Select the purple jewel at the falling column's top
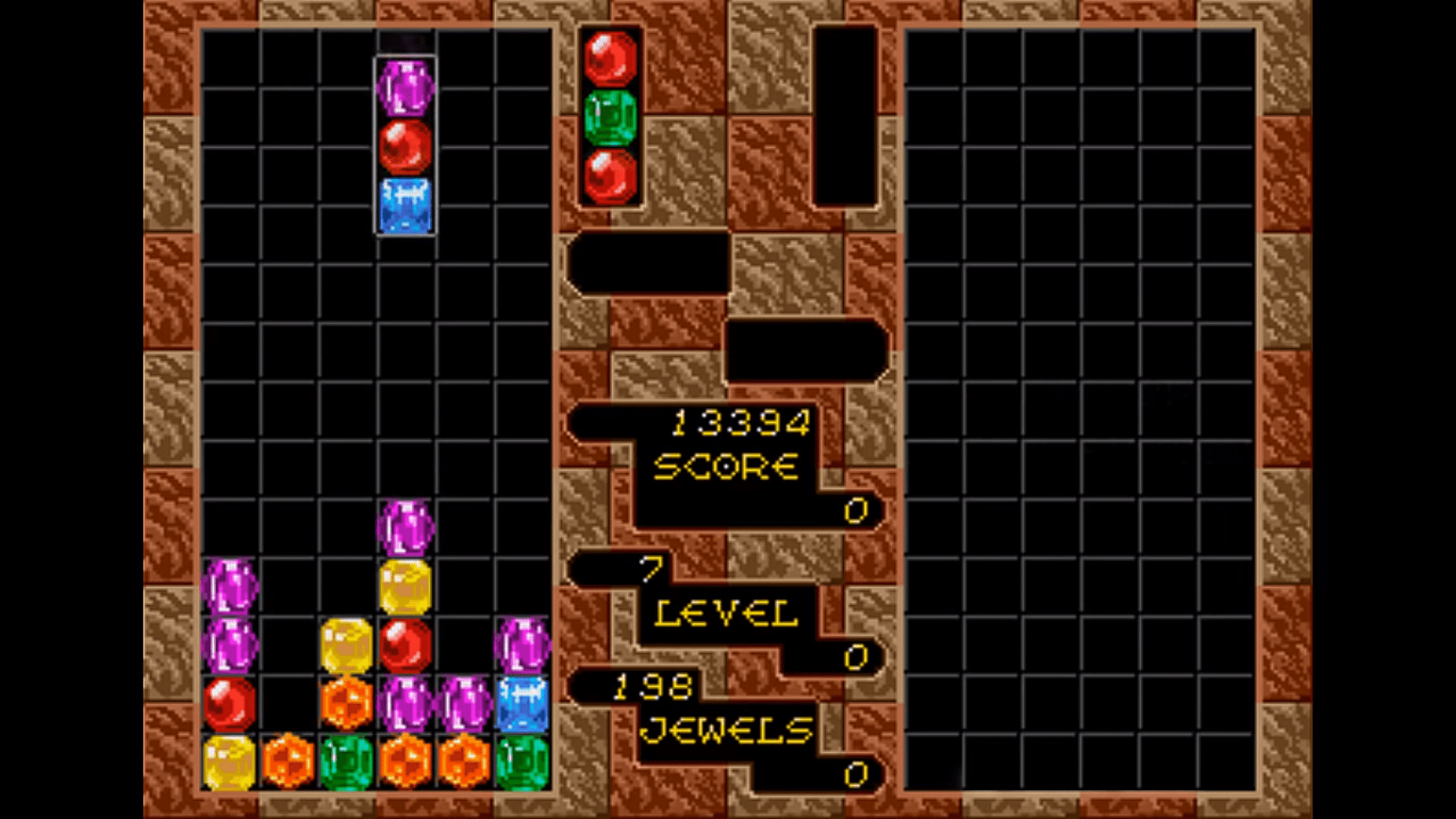The width and height of the screenshot is (1456, 819). [x=404, y=86]
